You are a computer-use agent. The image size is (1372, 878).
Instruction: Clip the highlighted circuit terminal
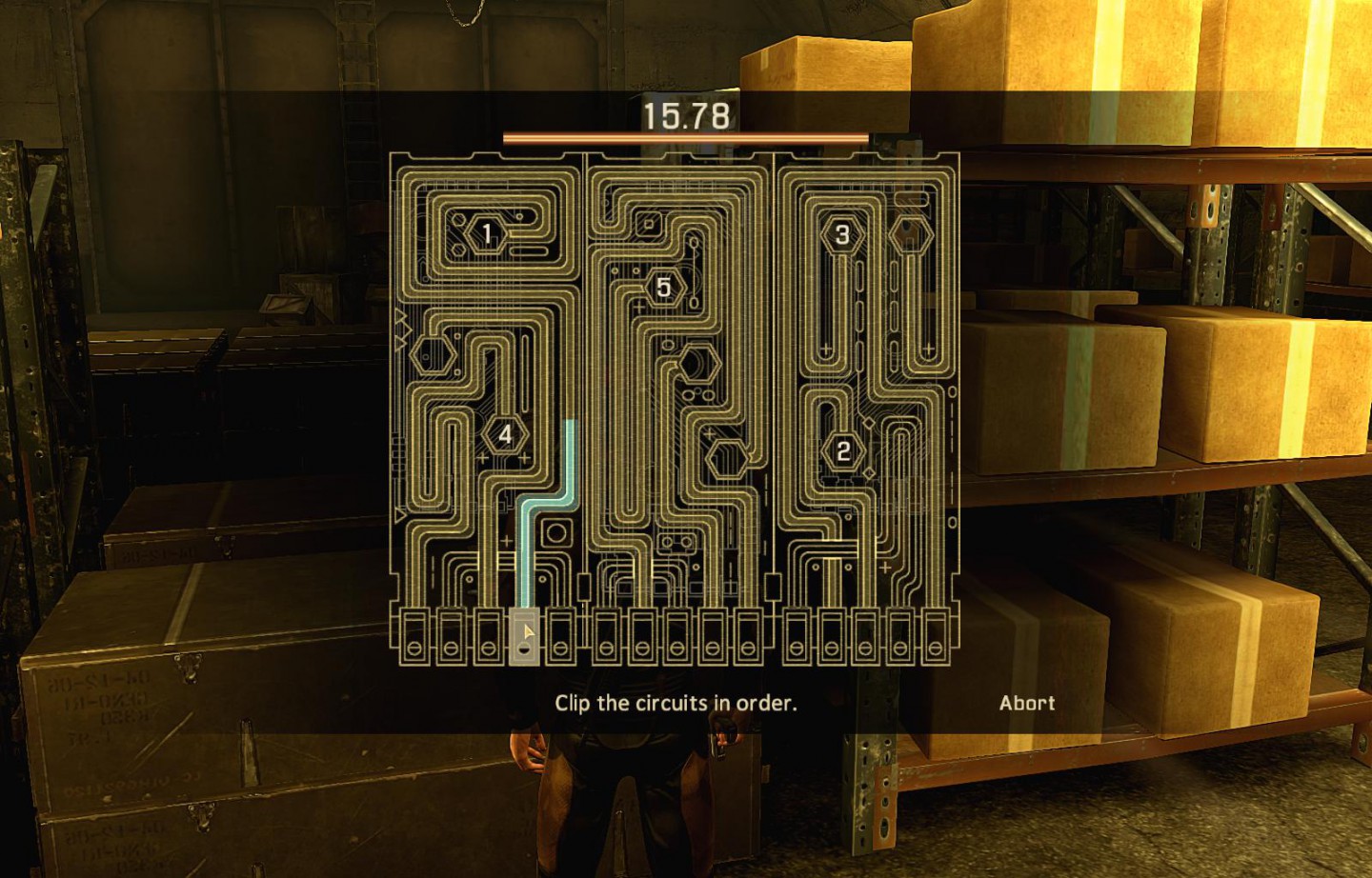[x=523, y=636]
